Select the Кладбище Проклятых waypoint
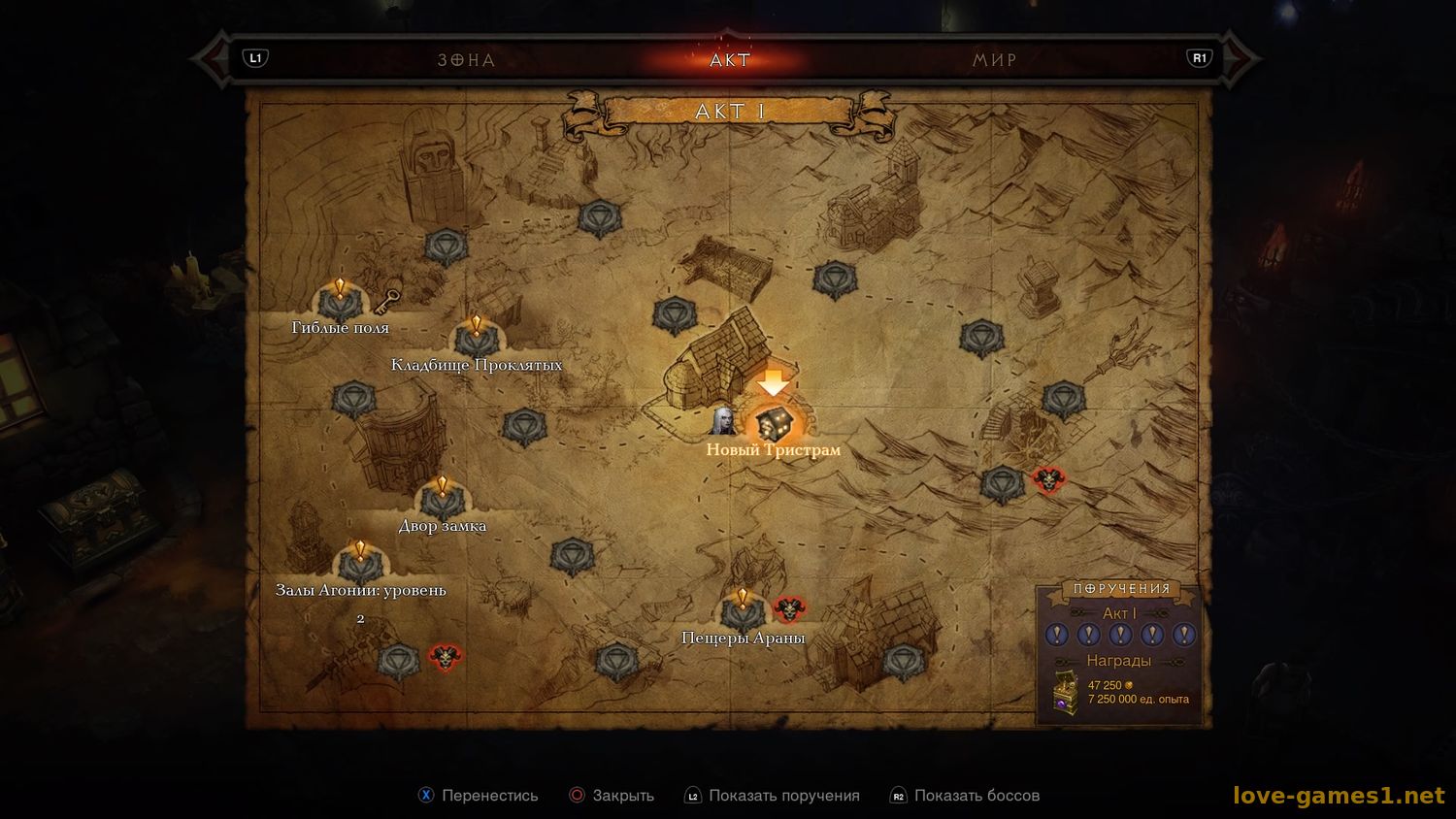 point(477,340)
